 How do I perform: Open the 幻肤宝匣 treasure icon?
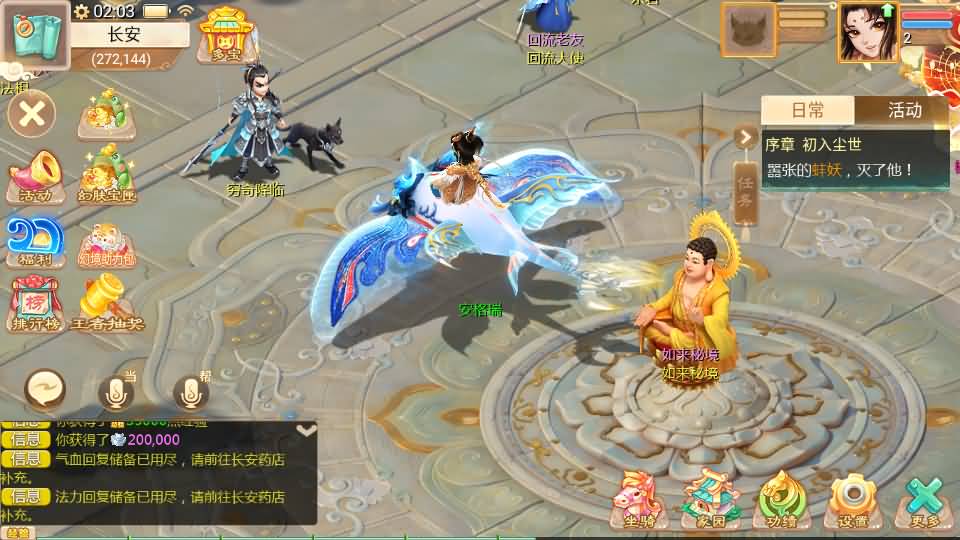(107, 173)
